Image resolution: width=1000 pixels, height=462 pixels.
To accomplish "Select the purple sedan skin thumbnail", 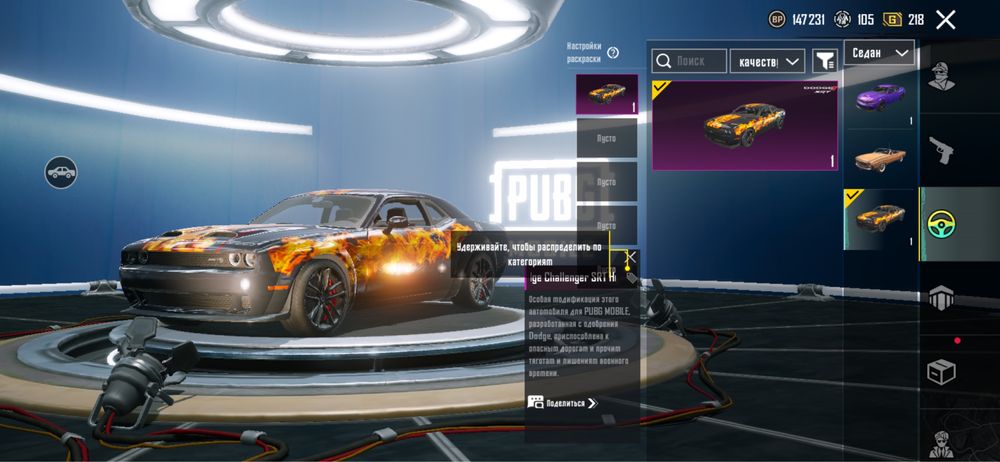I will tap(880, 98).
